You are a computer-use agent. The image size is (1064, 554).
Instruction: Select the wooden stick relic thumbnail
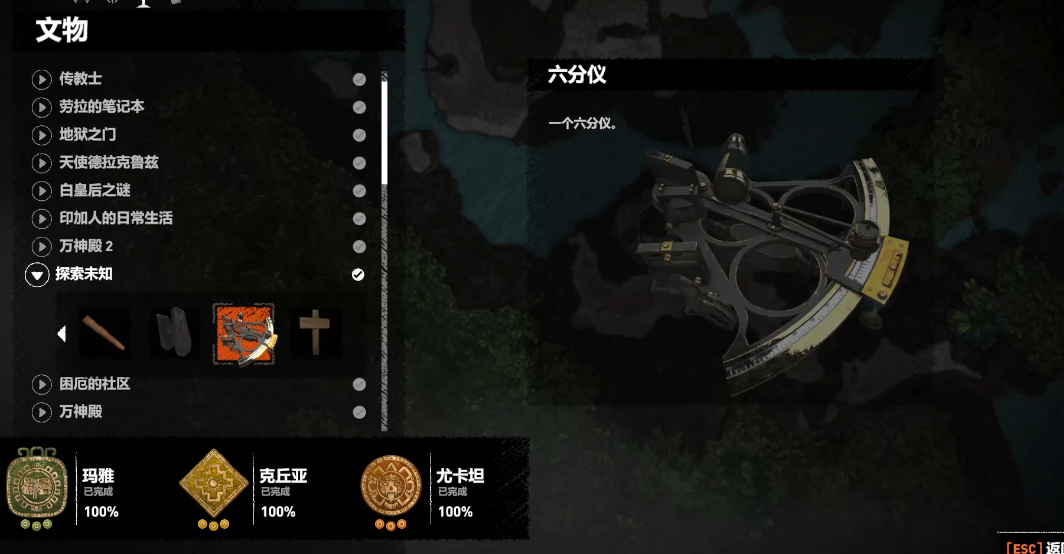(105, 333)
